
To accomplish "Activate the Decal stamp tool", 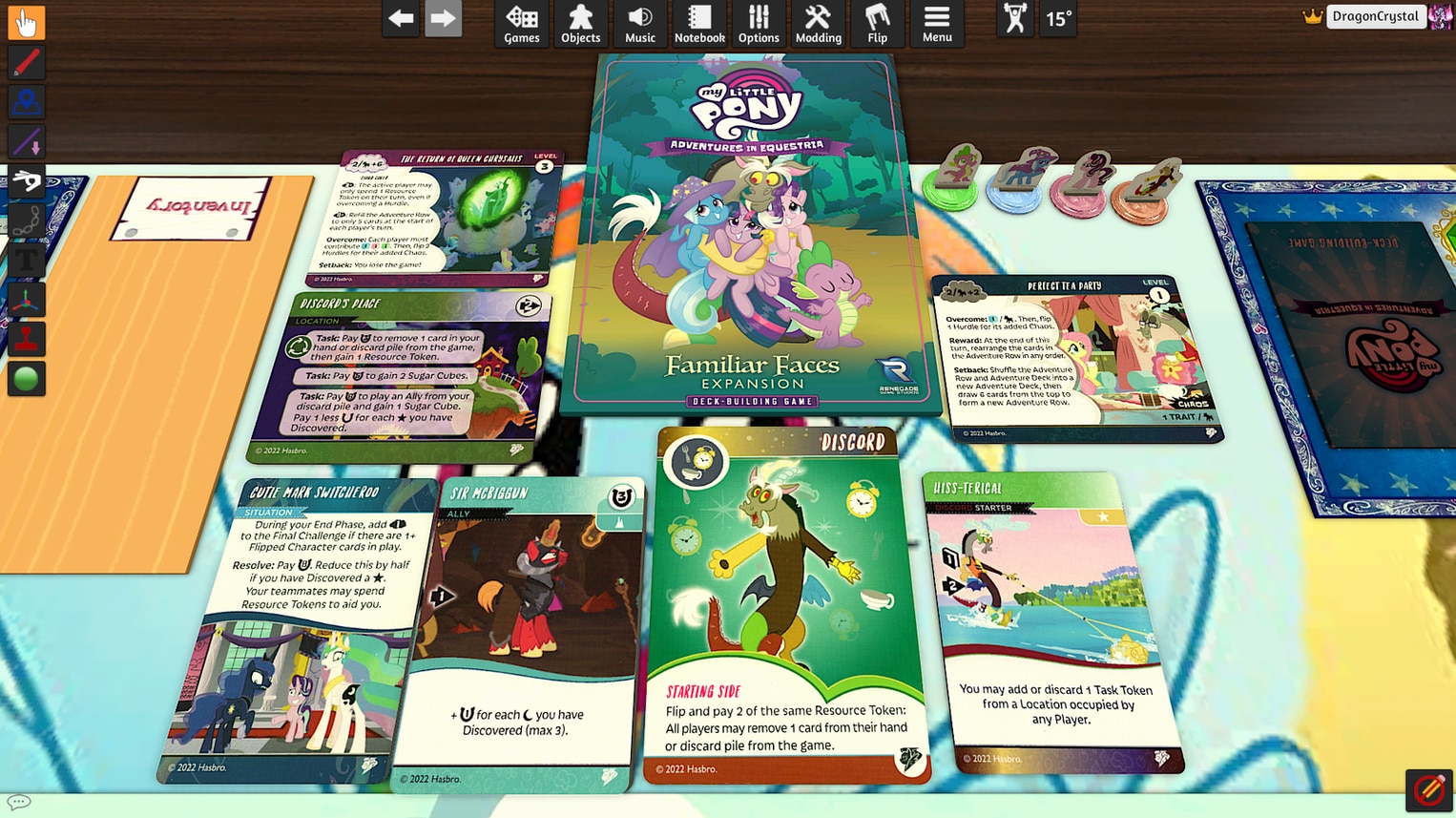I will (x=26, y=337).
